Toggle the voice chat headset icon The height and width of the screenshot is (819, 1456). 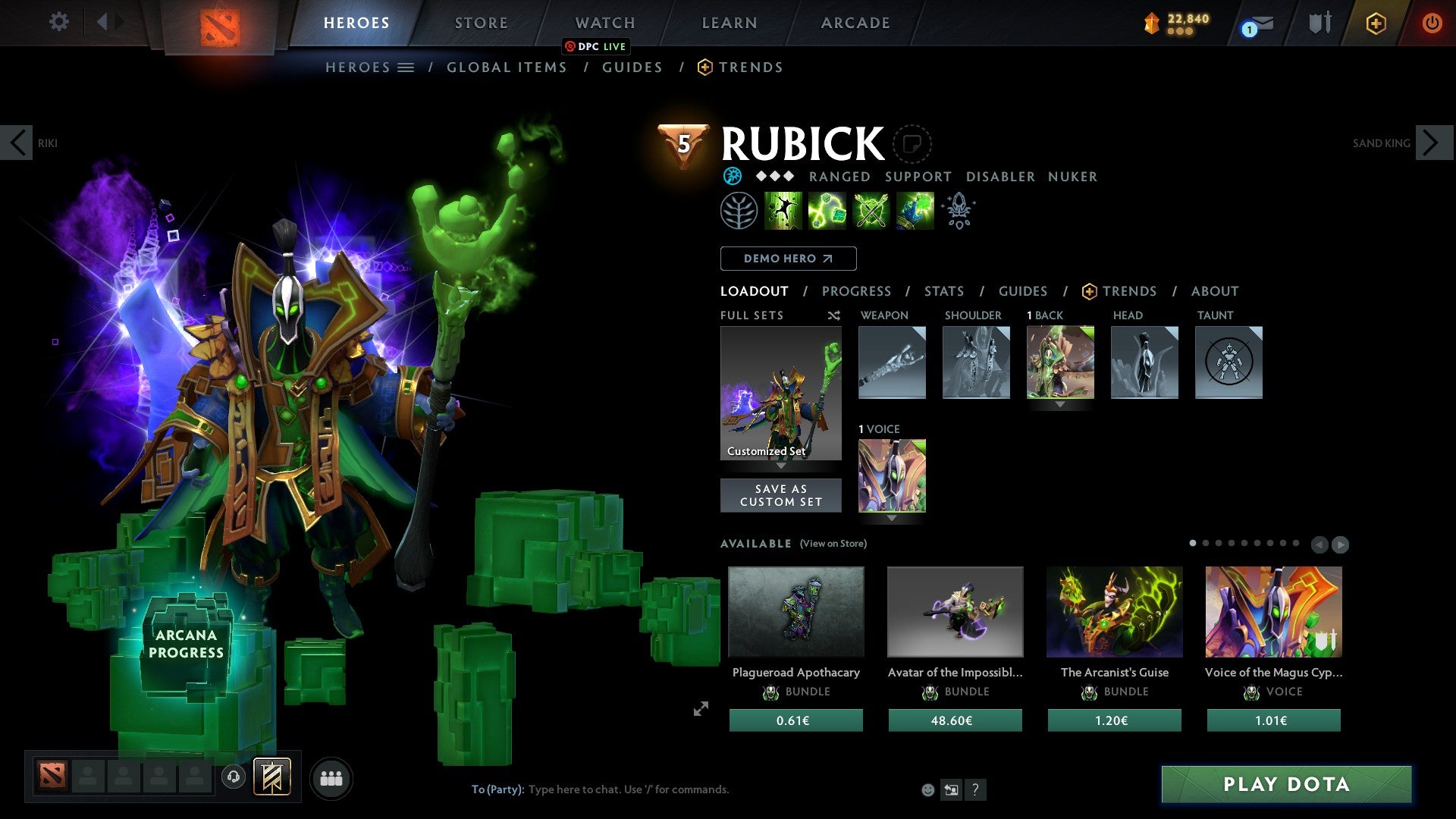pyautogui.click(x=233, y=778)
